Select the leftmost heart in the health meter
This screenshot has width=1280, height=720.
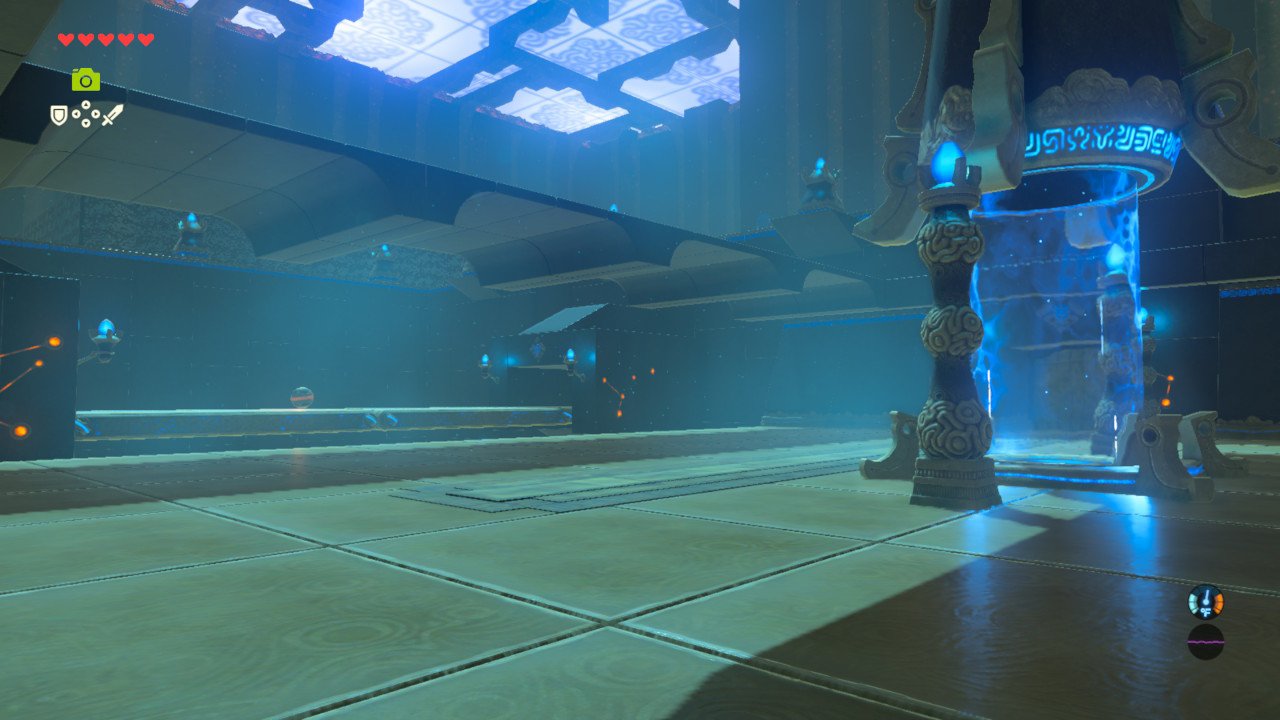tap(65, 38)
